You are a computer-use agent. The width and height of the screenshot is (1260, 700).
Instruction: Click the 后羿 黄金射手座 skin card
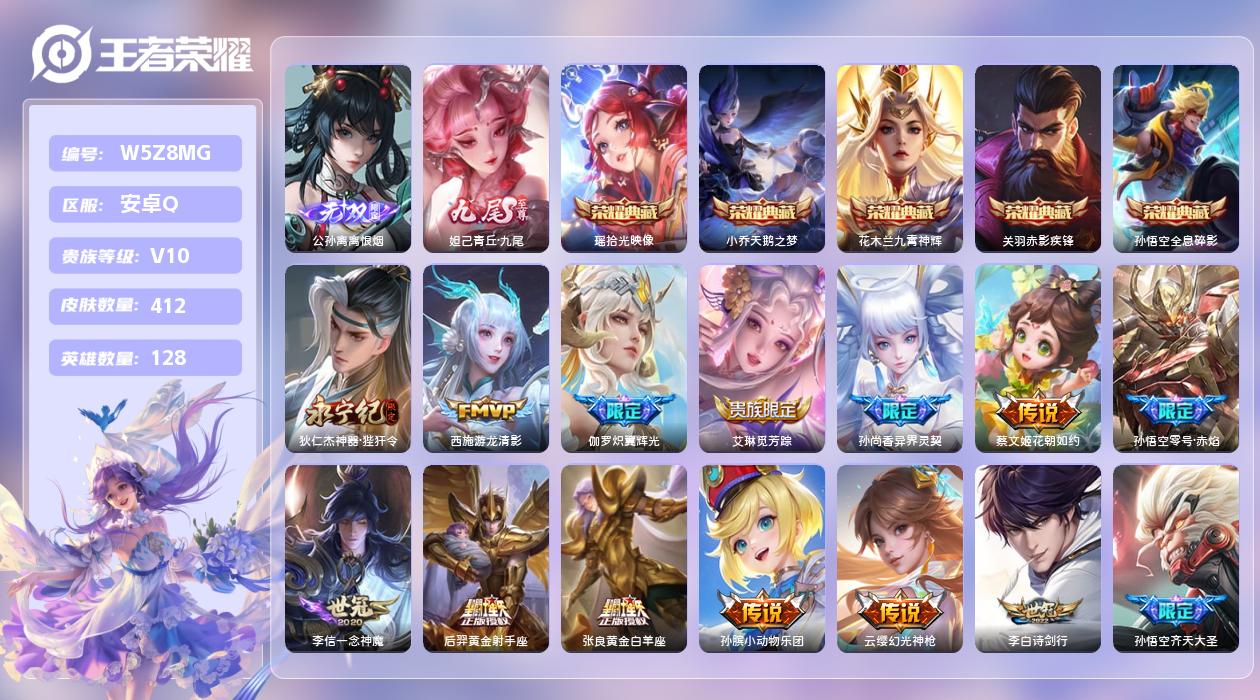pos(486,558)
